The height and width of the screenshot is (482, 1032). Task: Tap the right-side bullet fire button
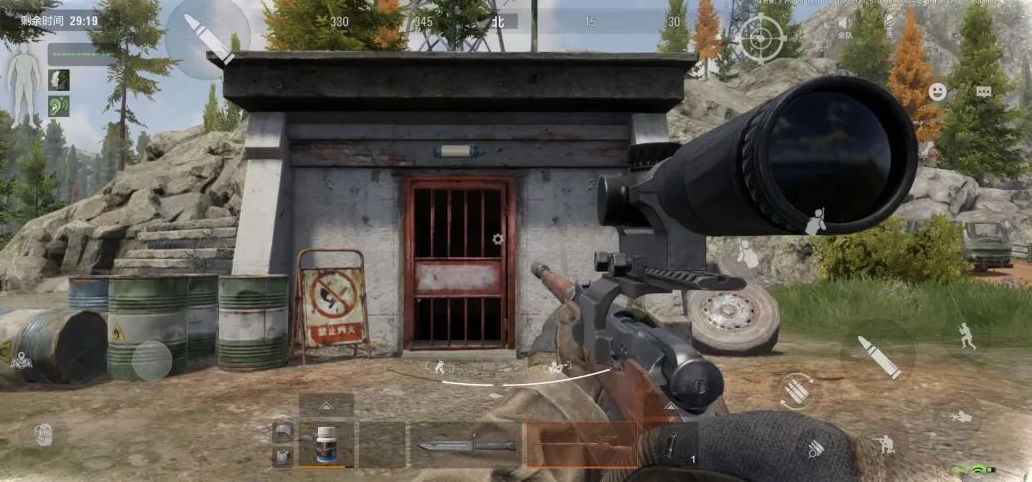(878, 356)
